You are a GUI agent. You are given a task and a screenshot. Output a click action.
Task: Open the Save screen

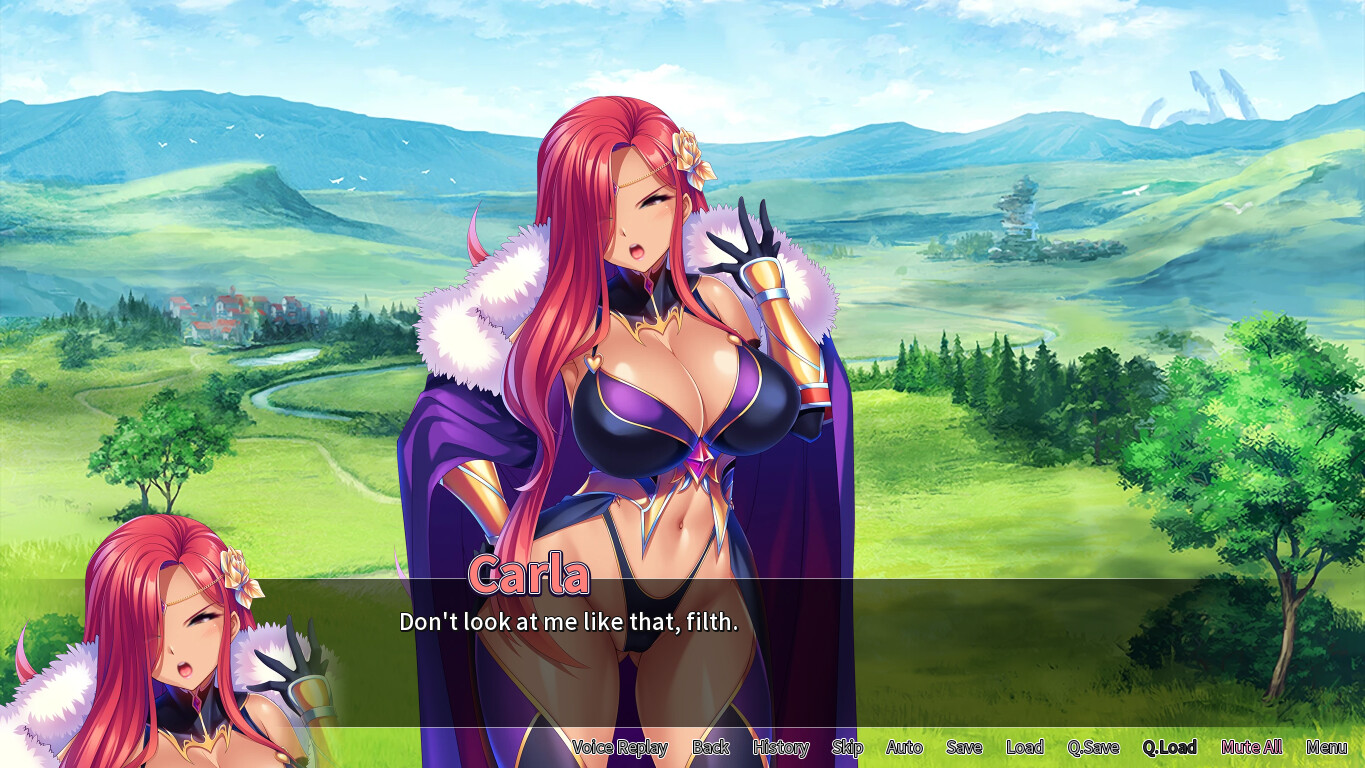pos(964,747)
